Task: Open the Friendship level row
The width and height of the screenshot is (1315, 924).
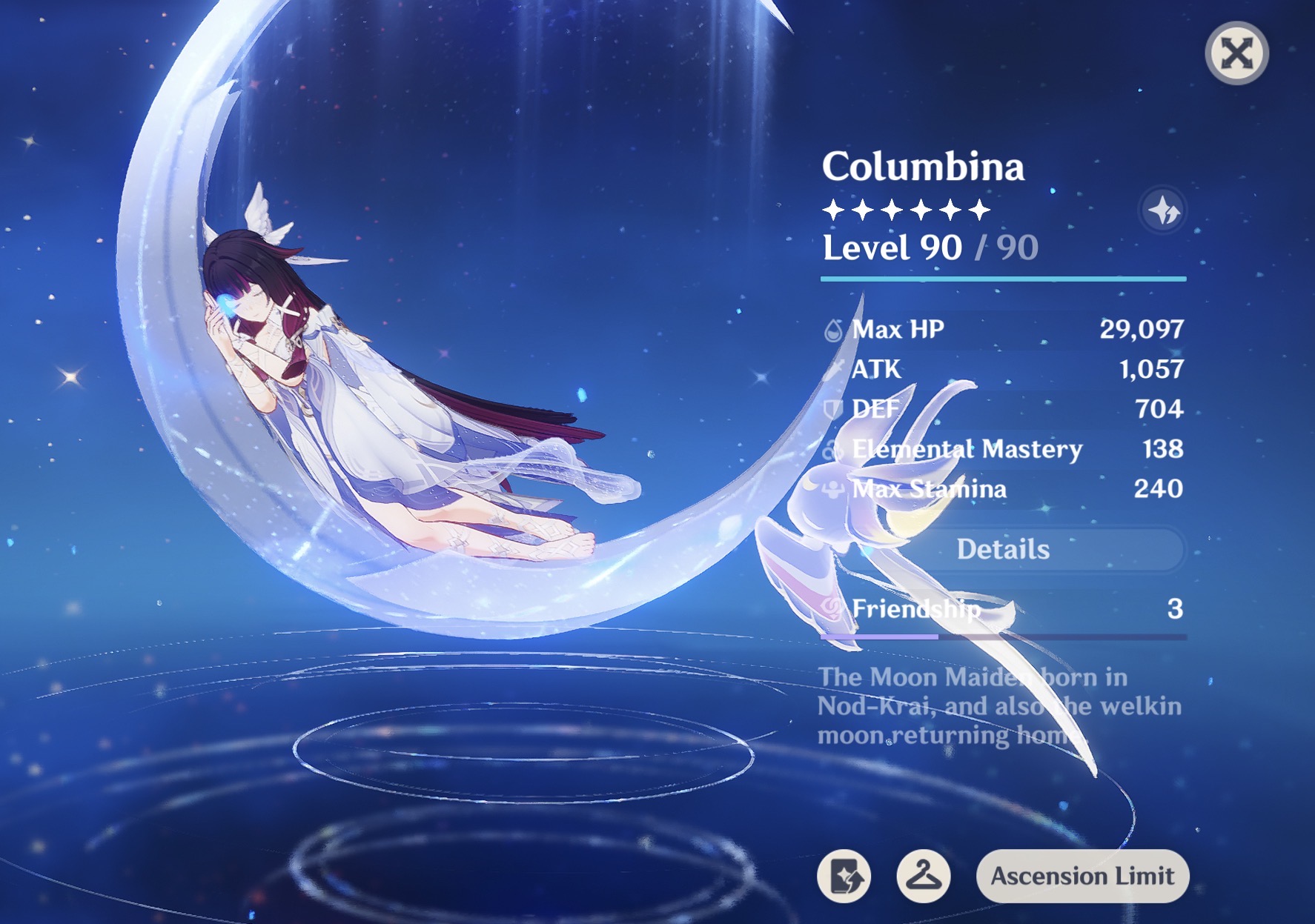Action: coord(1003,609)
